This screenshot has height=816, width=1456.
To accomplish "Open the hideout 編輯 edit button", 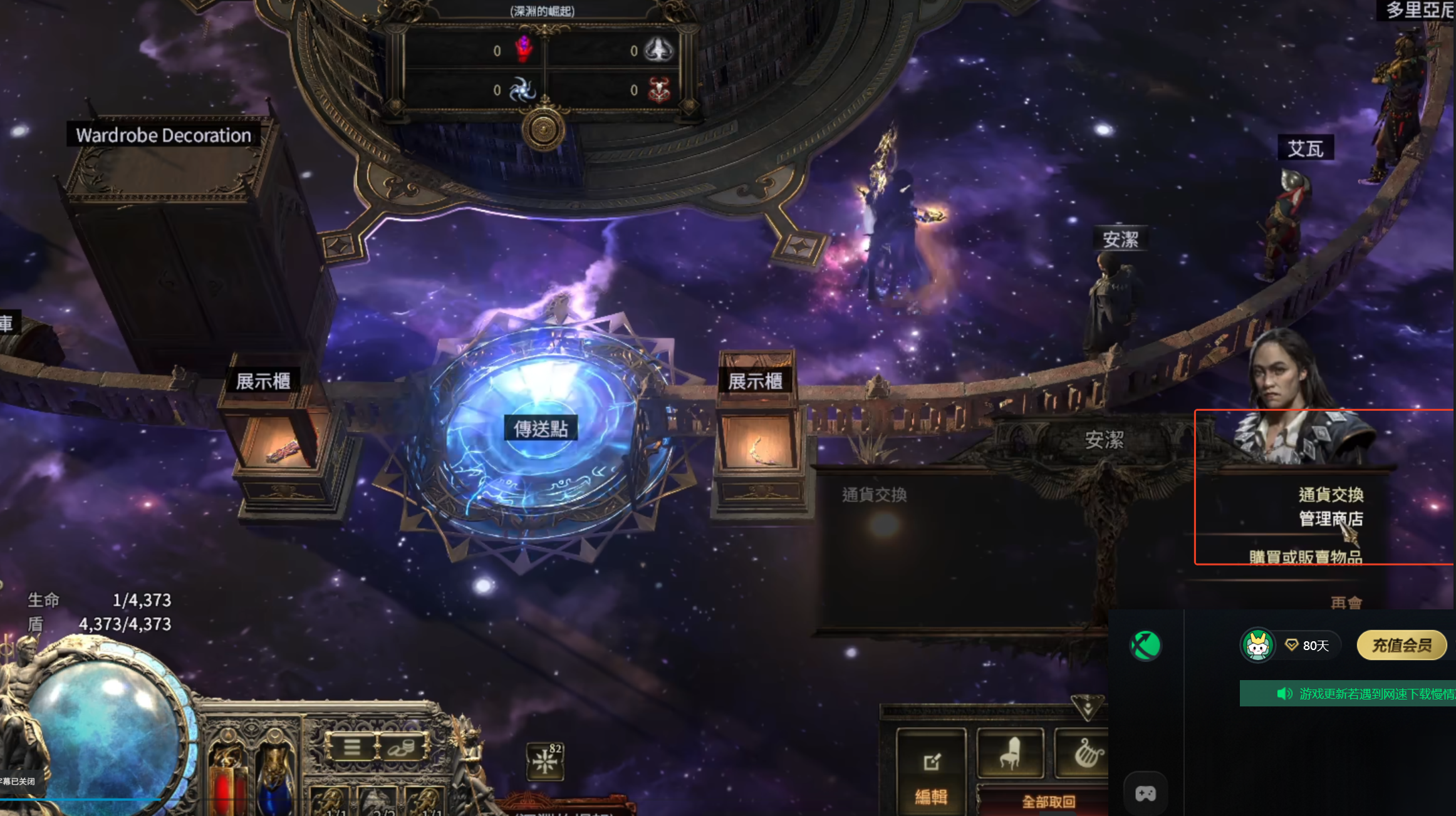I will pos(931,774).
